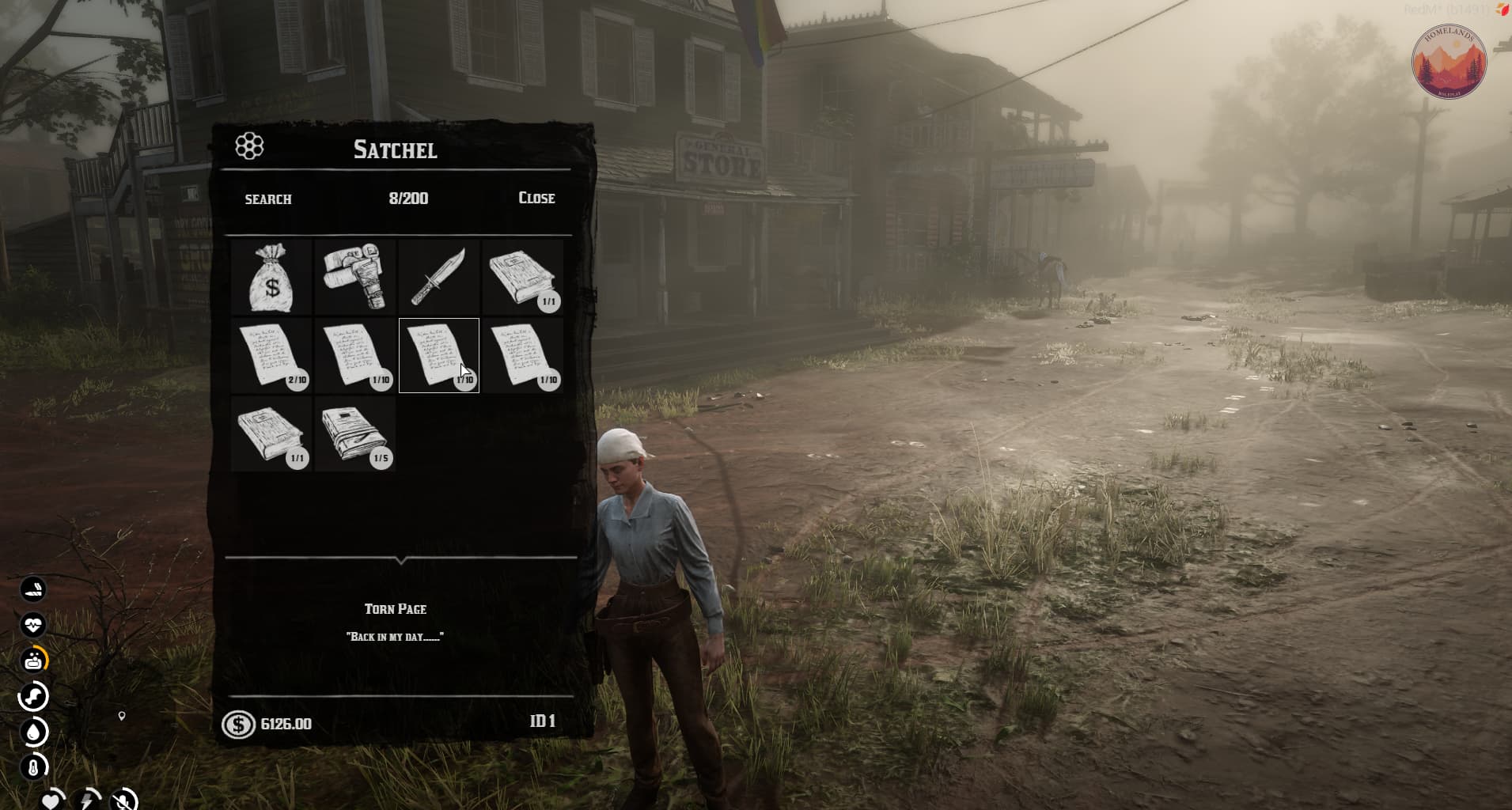This screenshot has width=1512, height=810.
Task: Select the camera and wraps bundle item
Action: (x=355, y=275)
